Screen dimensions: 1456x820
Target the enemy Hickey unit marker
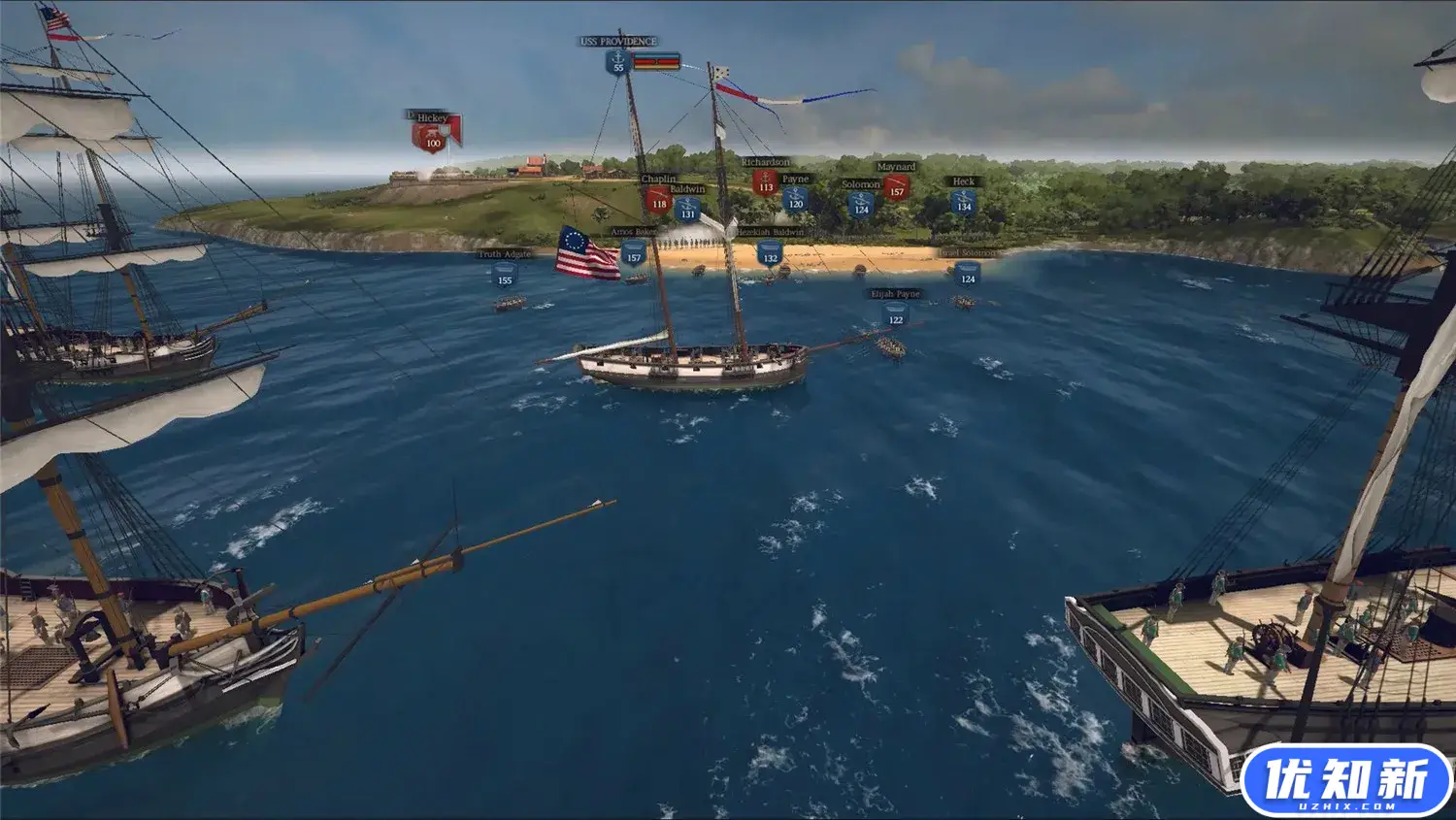pyautogui.click(x=432, y=139)
